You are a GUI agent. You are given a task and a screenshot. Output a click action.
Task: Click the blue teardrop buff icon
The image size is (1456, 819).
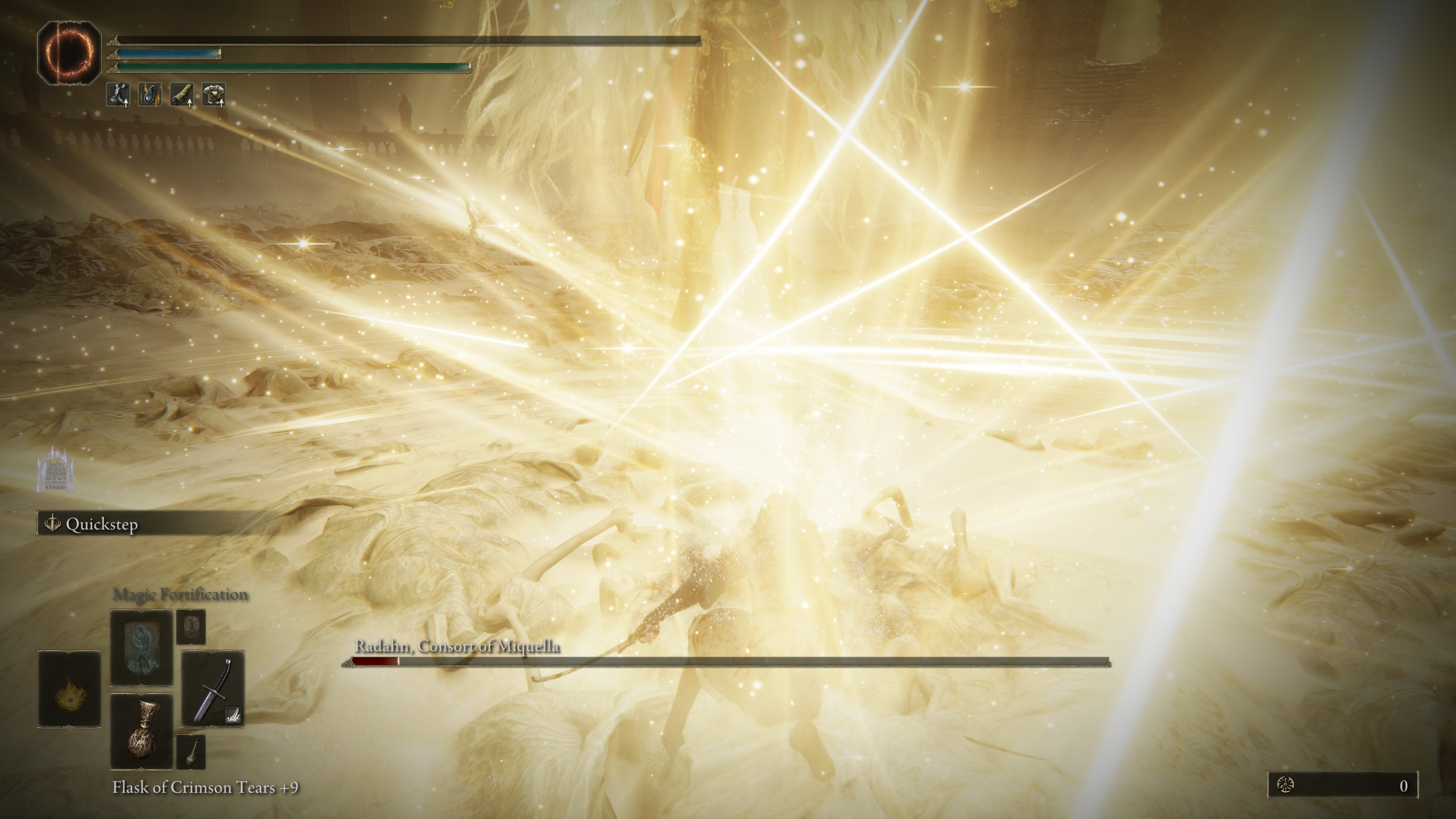(x=150, y=95)
